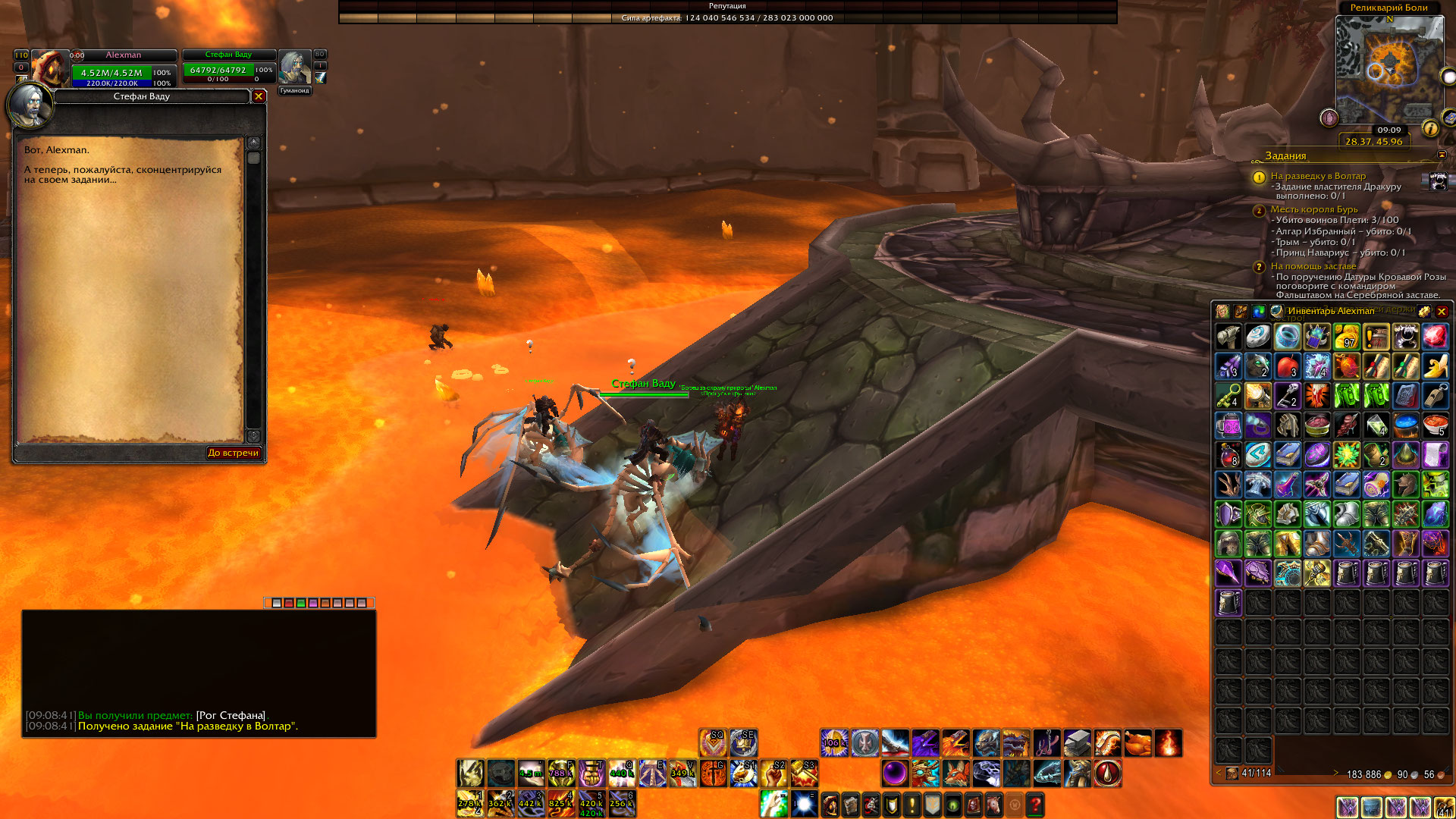
Task: Close the Стефан Ваду dialogue window
Action: coord(259,96)
